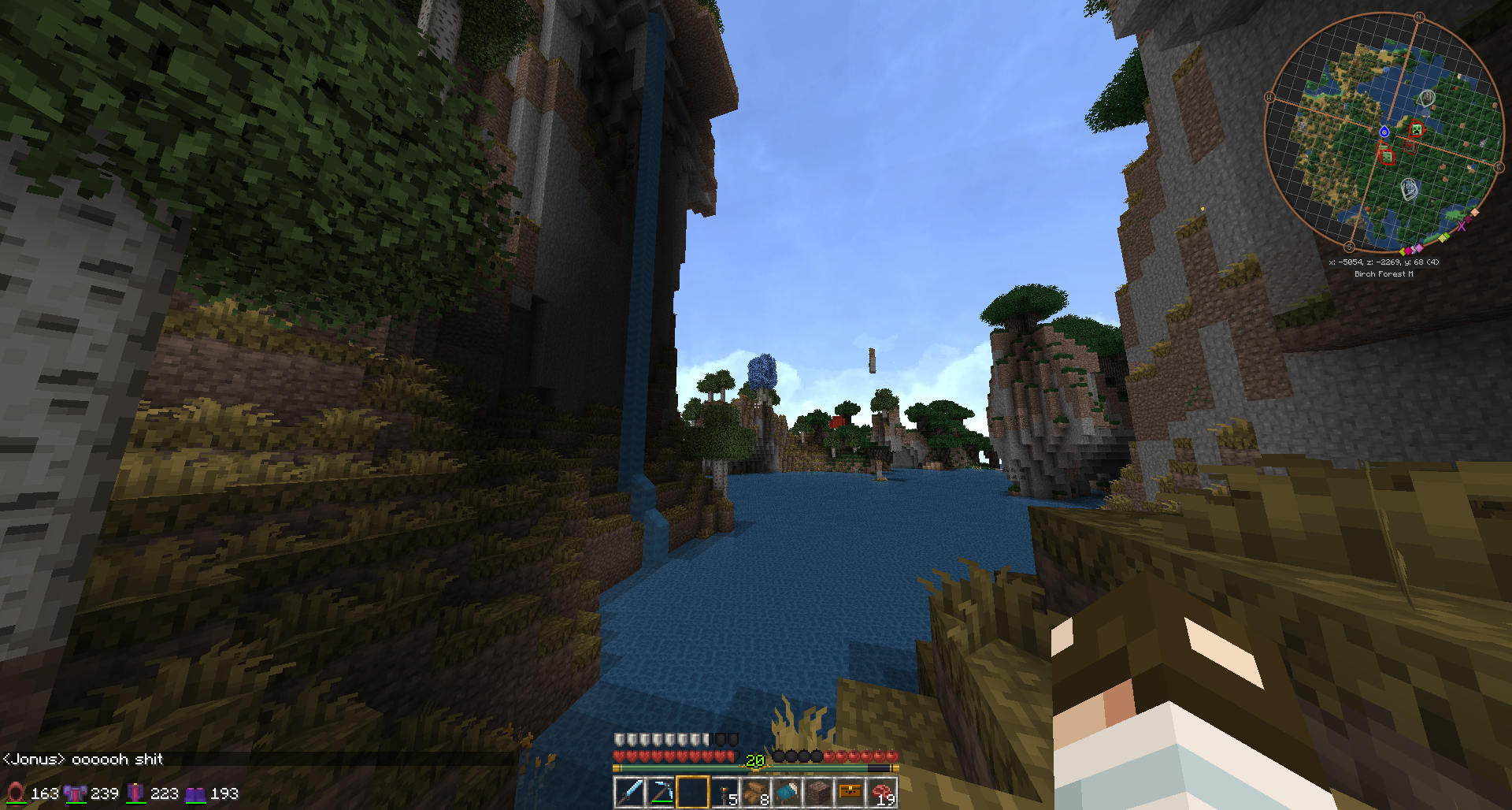Screen dimensions: 1512x810
Task: Click the purple leggings durability icon
Action: 135,793
